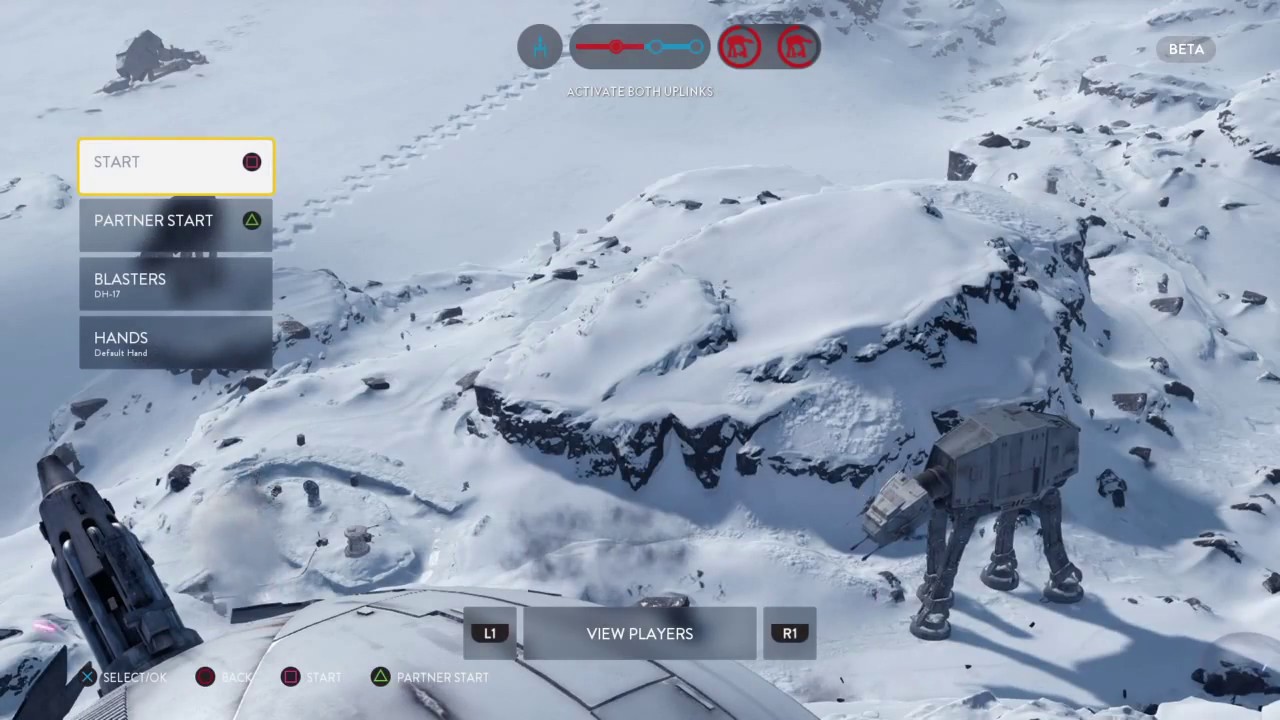This screenshot has height=720, width=1280.
Task: Click the X button icon near SELECT/OK
Action: click(87, 677)
